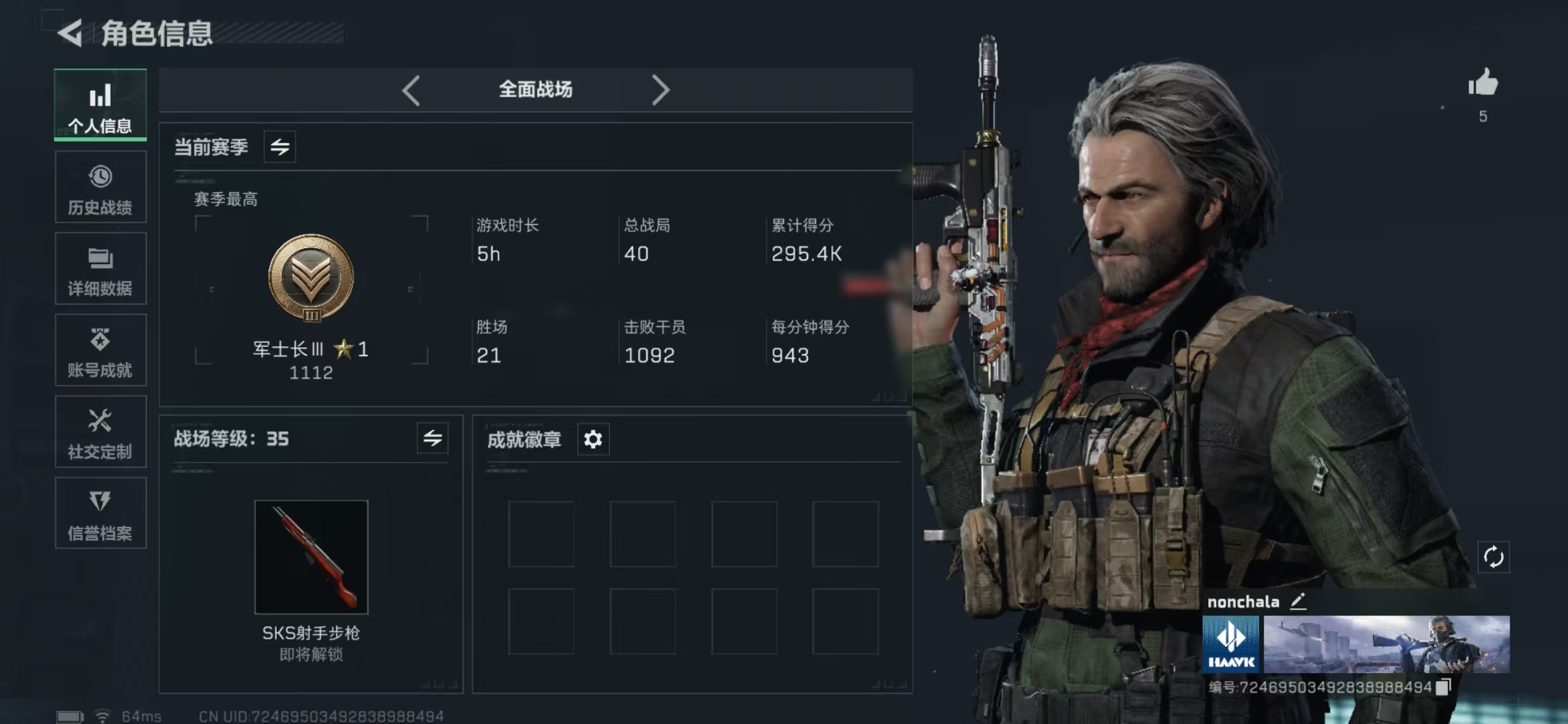Toggle the 战场等级 display switch
This screenshot has width=1568, height=724.
(x=434, y=439)
